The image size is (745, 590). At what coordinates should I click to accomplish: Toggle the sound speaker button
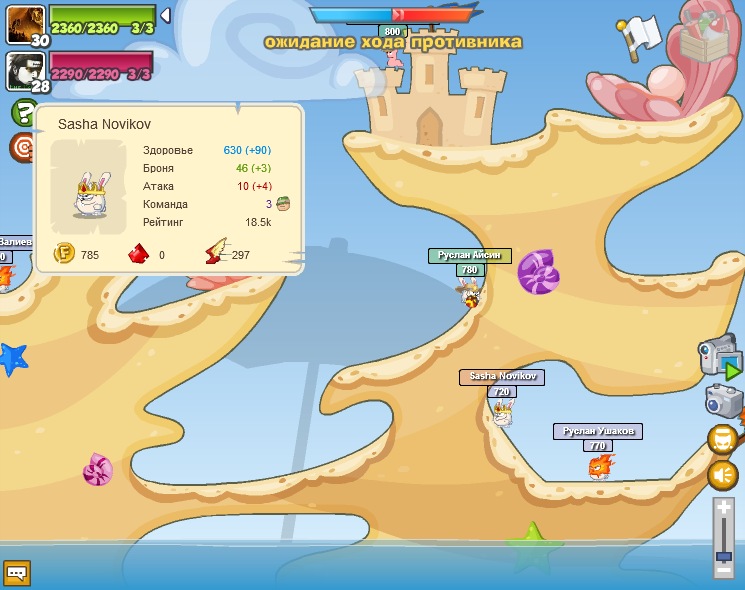pos(722,475)
